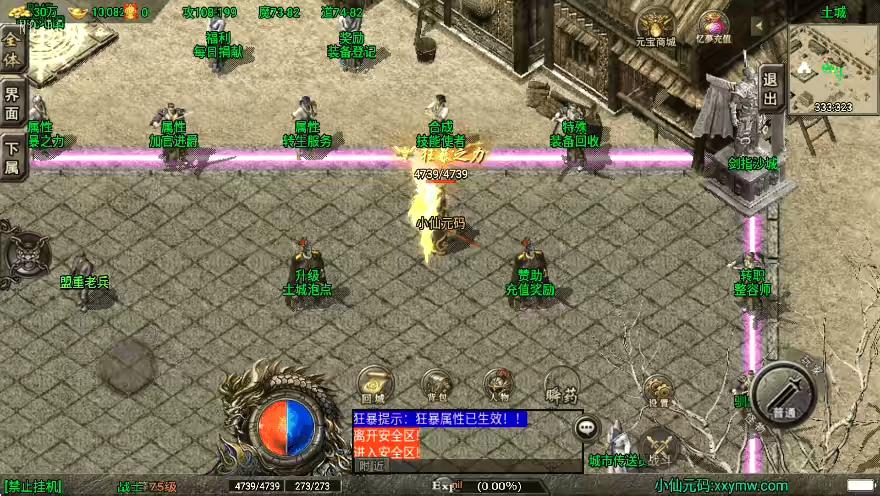Use the 瞬药 instant potion button
Viewport: 880px width, 496px height.
tap(561, 385)
